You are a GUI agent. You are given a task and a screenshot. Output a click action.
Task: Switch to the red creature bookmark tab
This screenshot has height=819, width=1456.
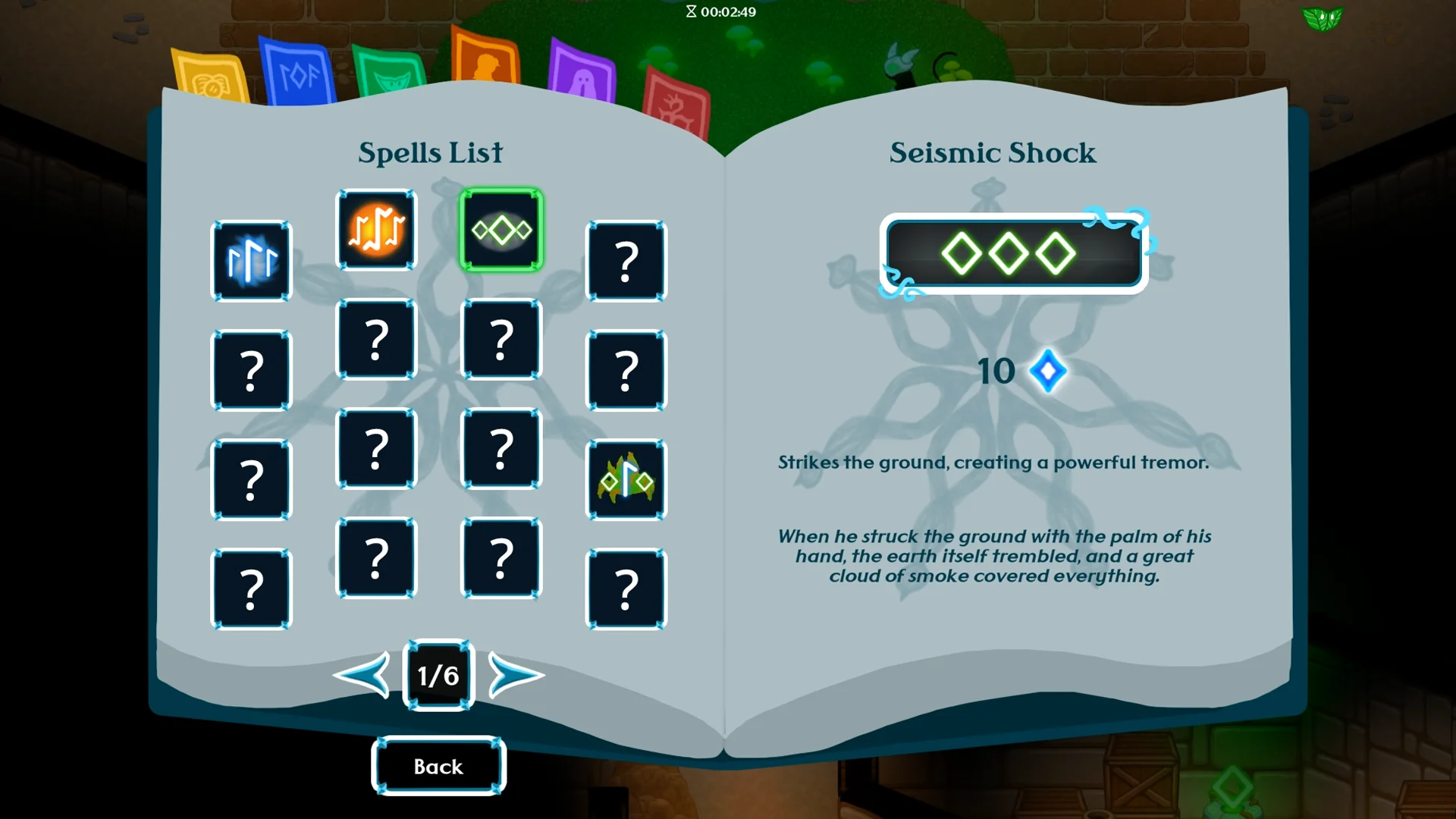(x=676, y=106)
